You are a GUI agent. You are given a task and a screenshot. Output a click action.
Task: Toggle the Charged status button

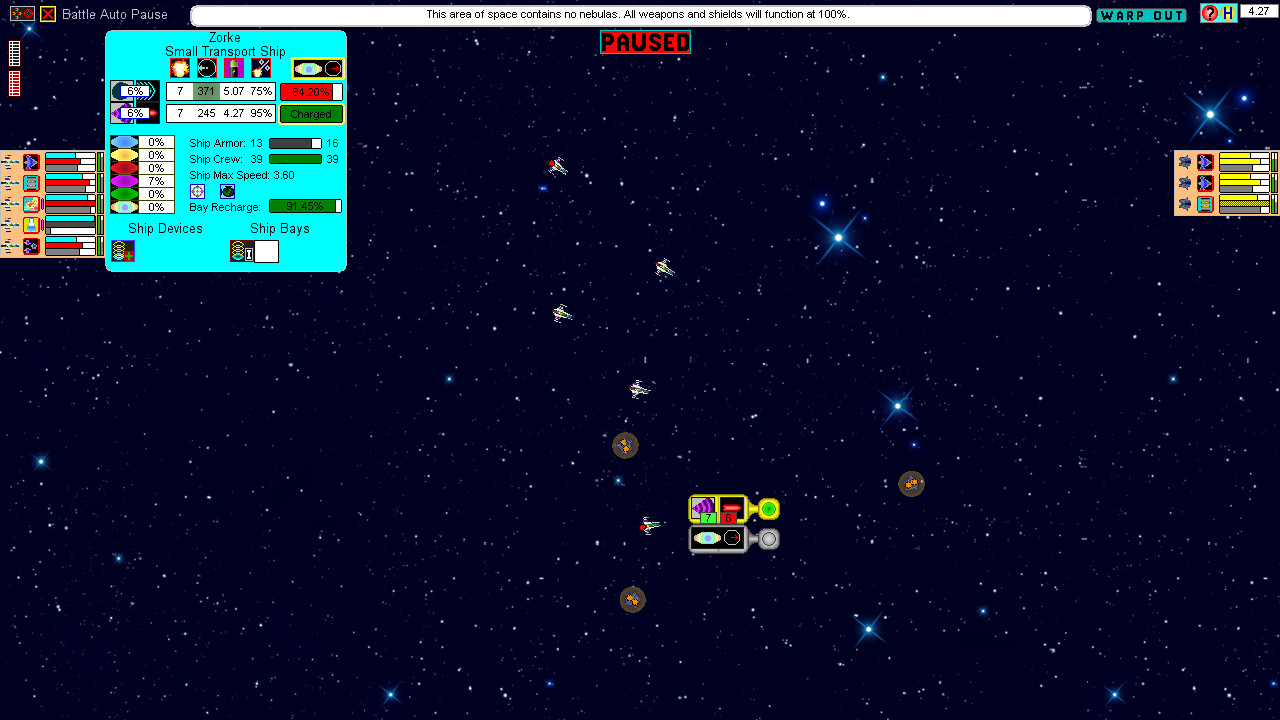(311, 113)
